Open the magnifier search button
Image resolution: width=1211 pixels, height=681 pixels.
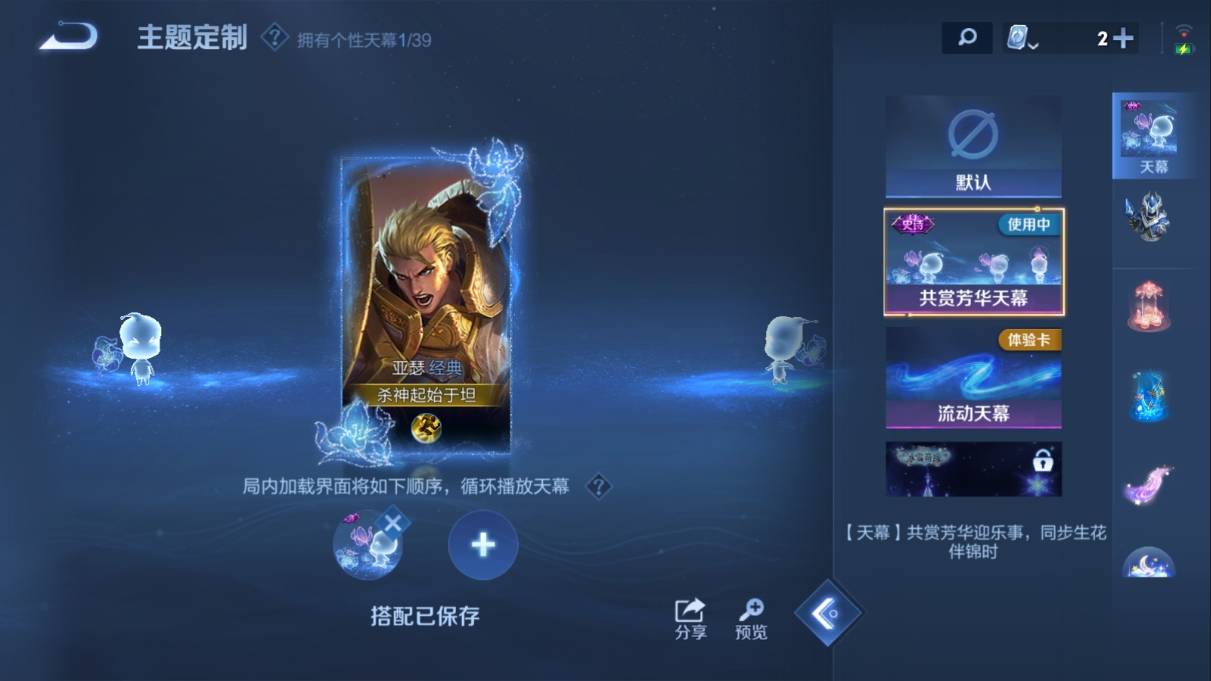tap(967, 38)
